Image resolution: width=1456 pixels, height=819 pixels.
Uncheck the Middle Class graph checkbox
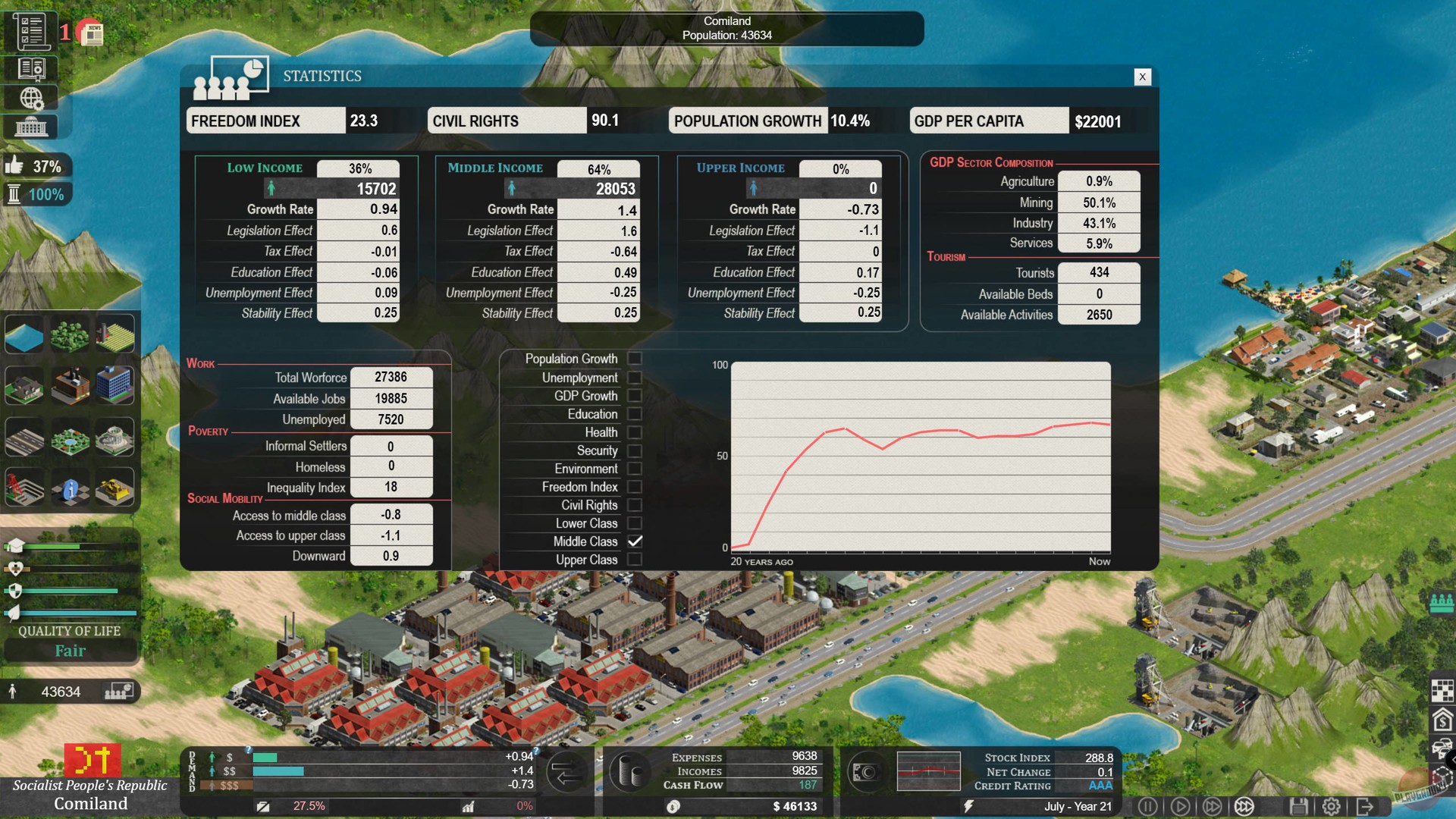click(635, 541)
